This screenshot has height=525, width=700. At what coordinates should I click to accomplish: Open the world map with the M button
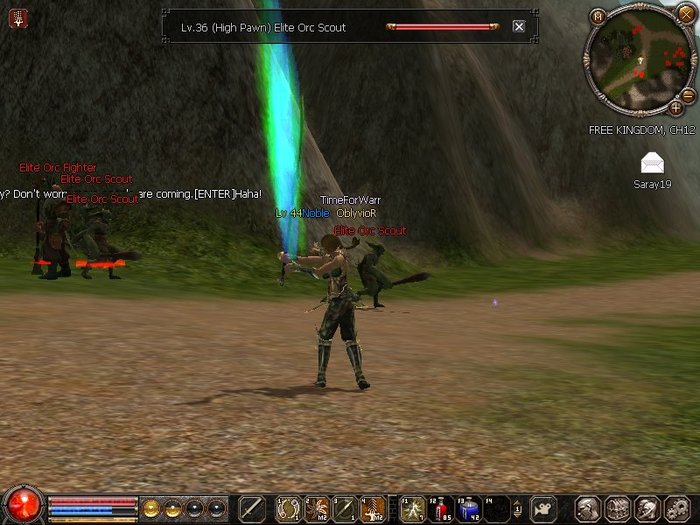(598, 17)
